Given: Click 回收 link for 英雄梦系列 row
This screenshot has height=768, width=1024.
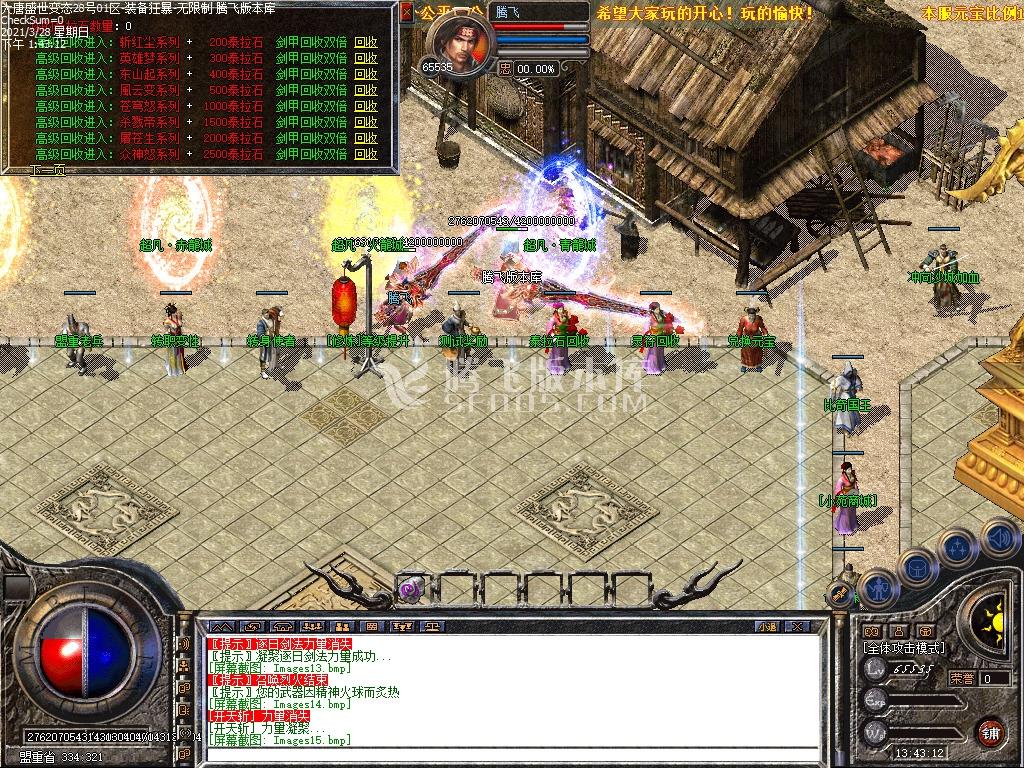Looking at the screenshot, I should point(366,59).
